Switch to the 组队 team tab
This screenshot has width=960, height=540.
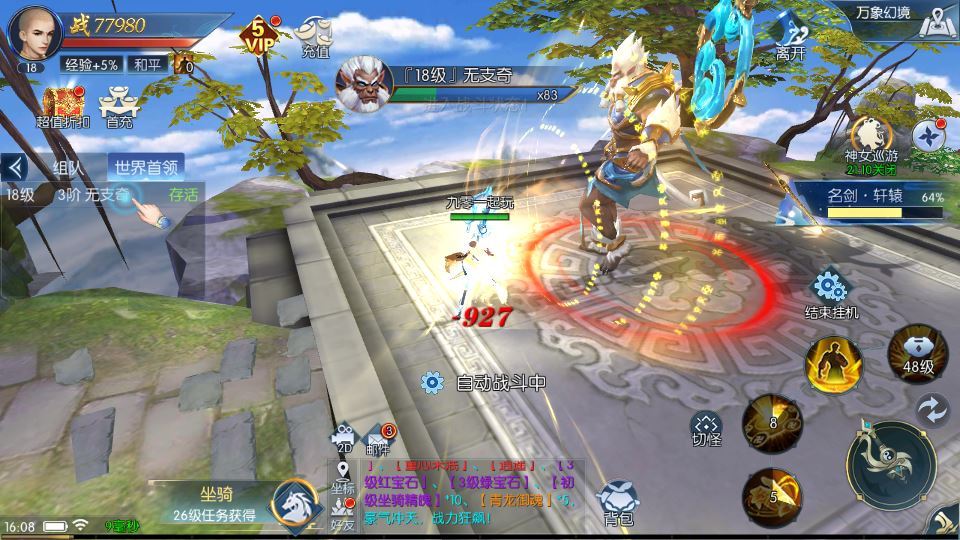coord(68,168)
